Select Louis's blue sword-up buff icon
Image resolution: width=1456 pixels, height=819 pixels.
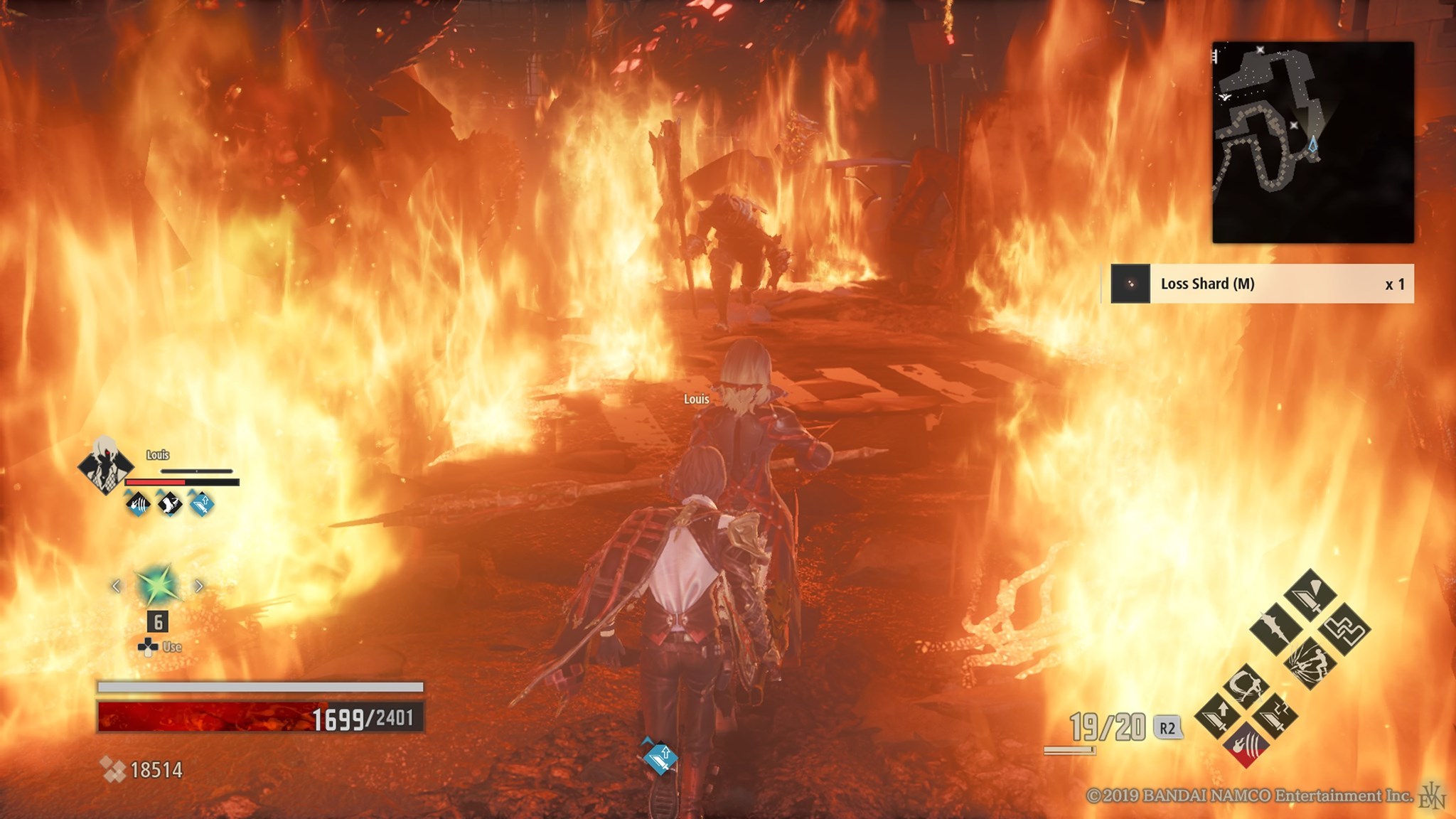pyautogui.click(x=201, y=504)
